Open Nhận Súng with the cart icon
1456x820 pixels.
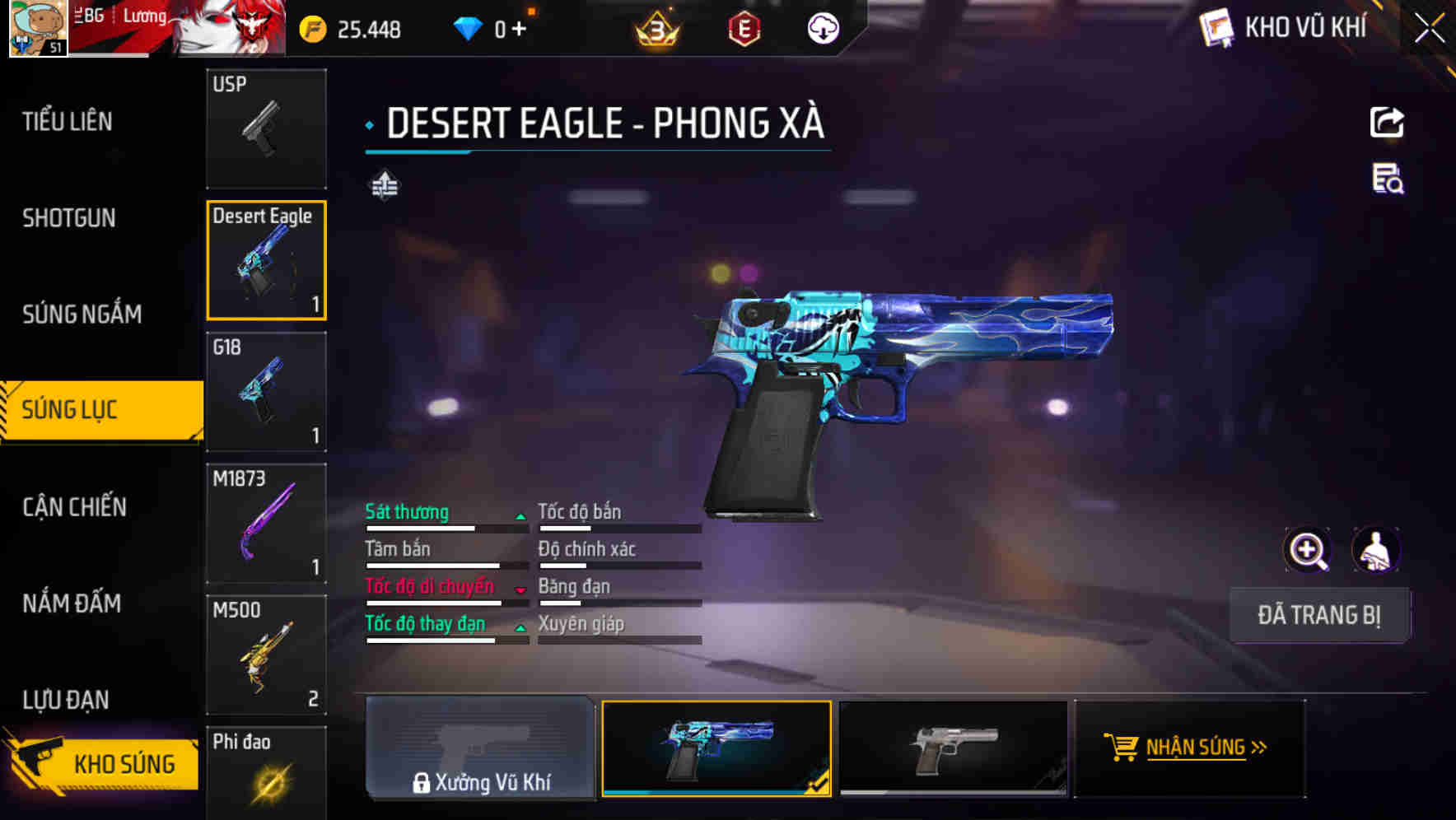[x=1190, y=749]
